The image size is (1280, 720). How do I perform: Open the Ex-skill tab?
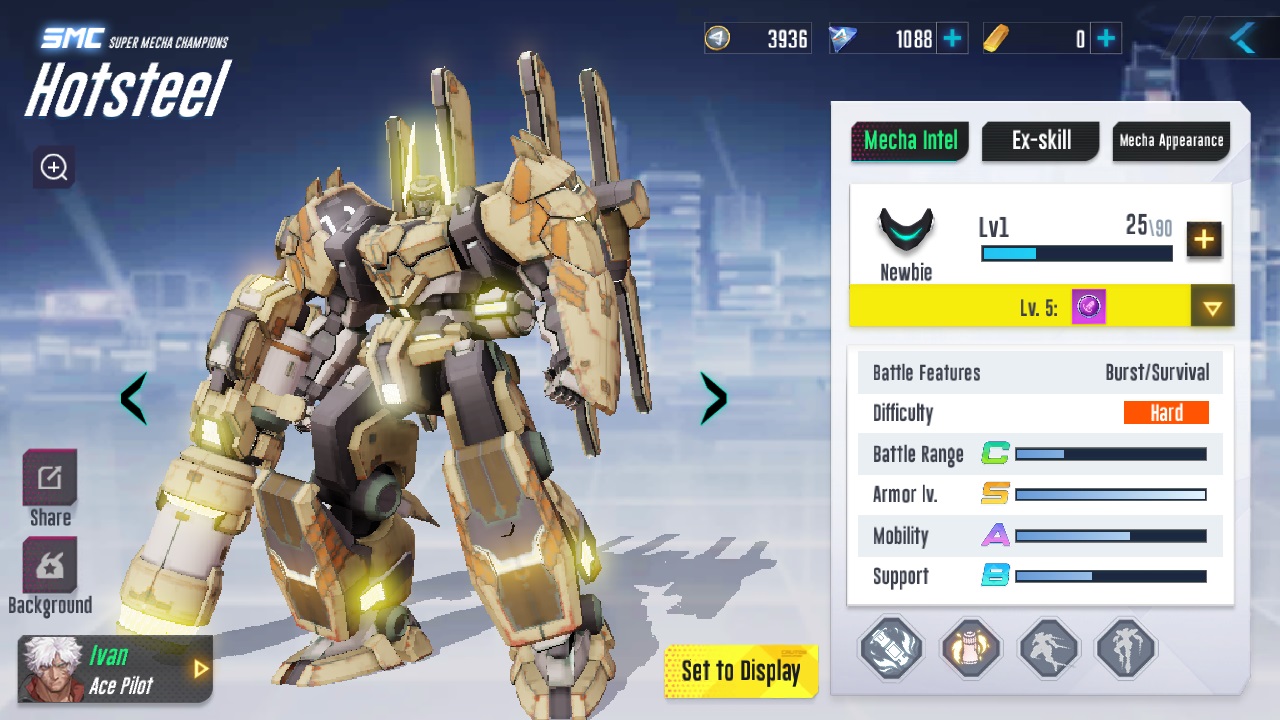(1041, 141)
